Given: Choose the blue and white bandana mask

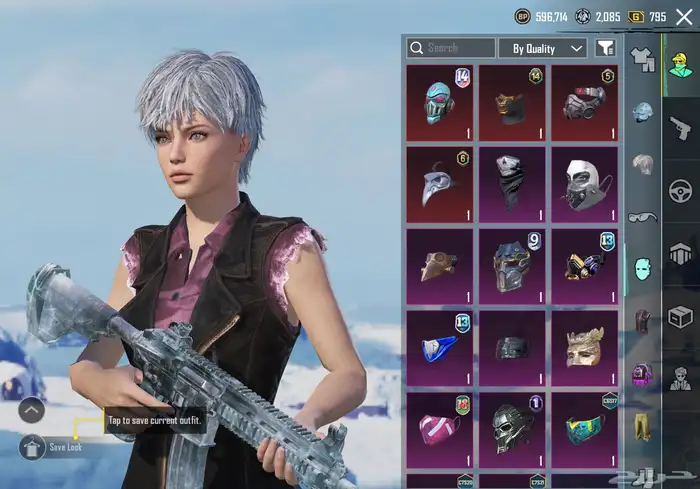Looking at the screenshot, I should point(440,346).
